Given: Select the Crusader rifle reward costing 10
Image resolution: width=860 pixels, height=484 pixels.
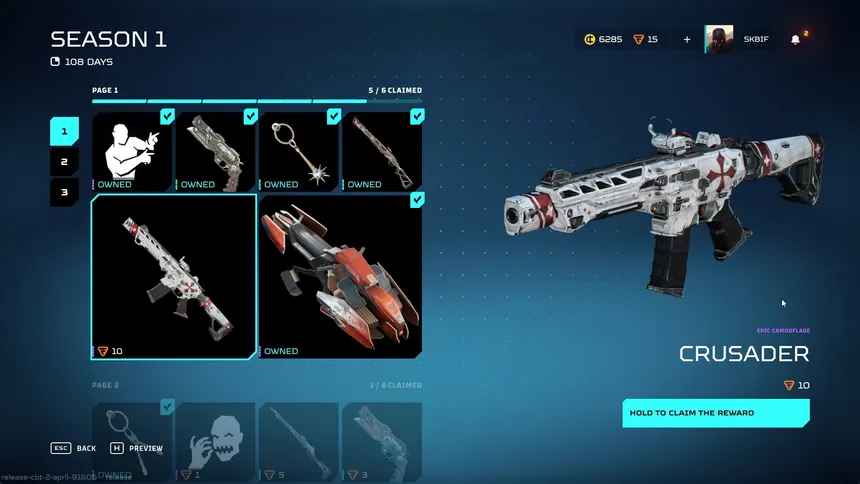Looking at the screenshot, I should pyautogui.click(x=174, y=277).
